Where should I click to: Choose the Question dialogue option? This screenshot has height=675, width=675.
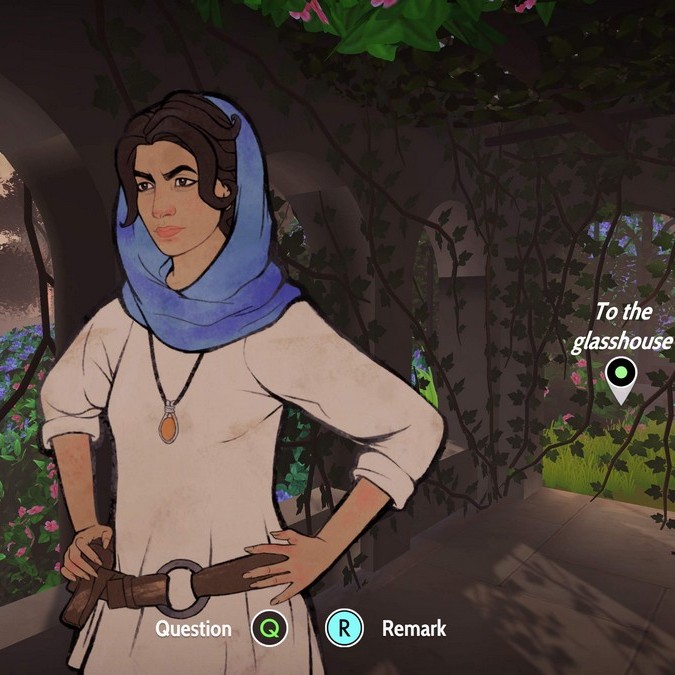point(269,628)
